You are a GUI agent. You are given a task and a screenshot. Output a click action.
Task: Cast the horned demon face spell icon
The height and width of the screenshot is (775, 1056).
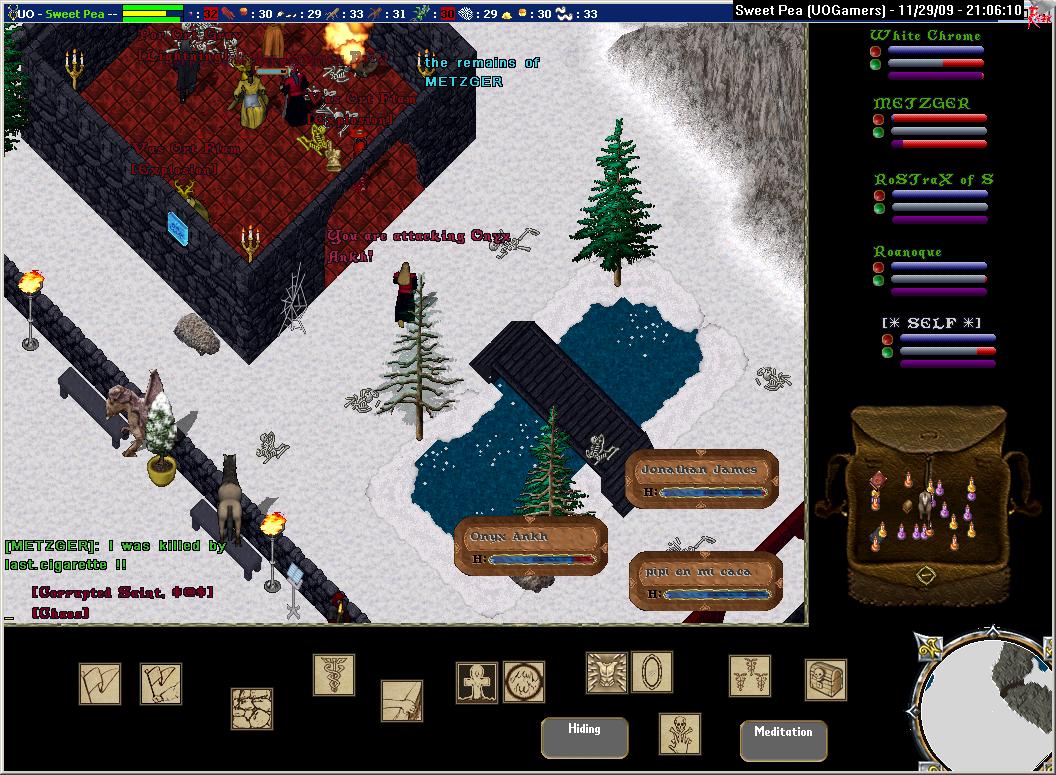point(606,672)
